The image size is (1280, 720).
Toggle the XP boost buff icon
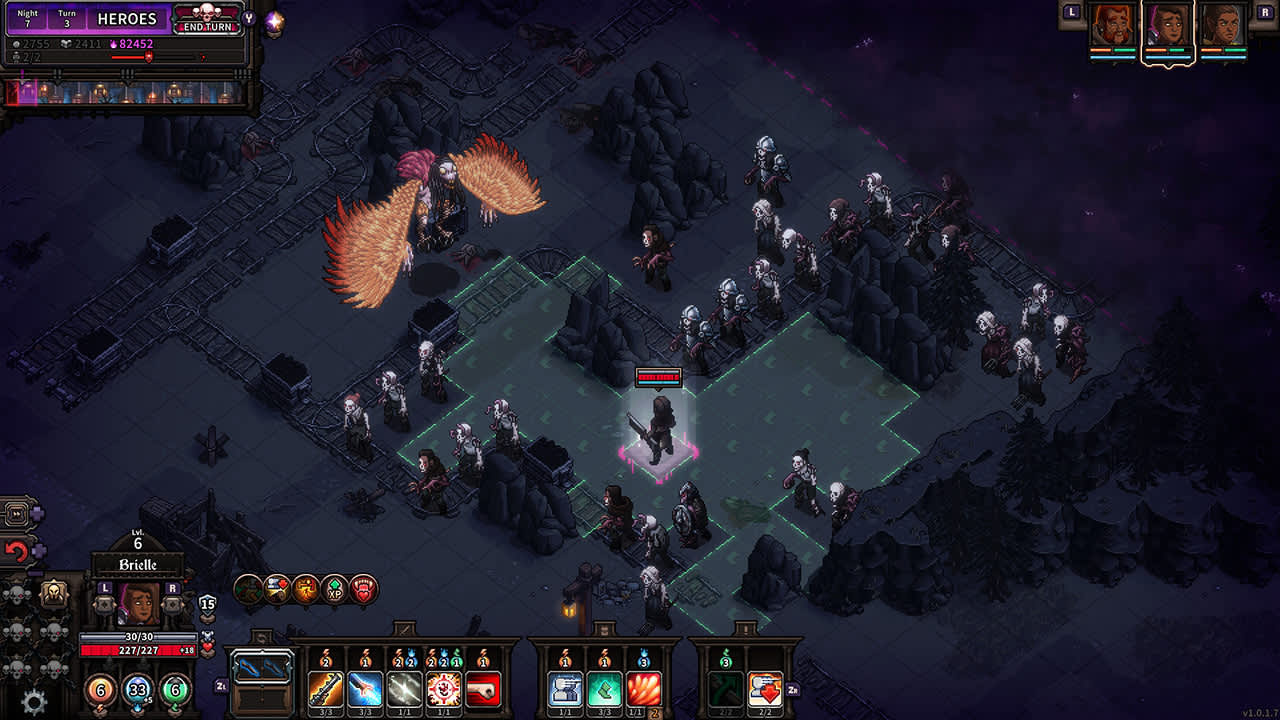(x=334, y=591)
